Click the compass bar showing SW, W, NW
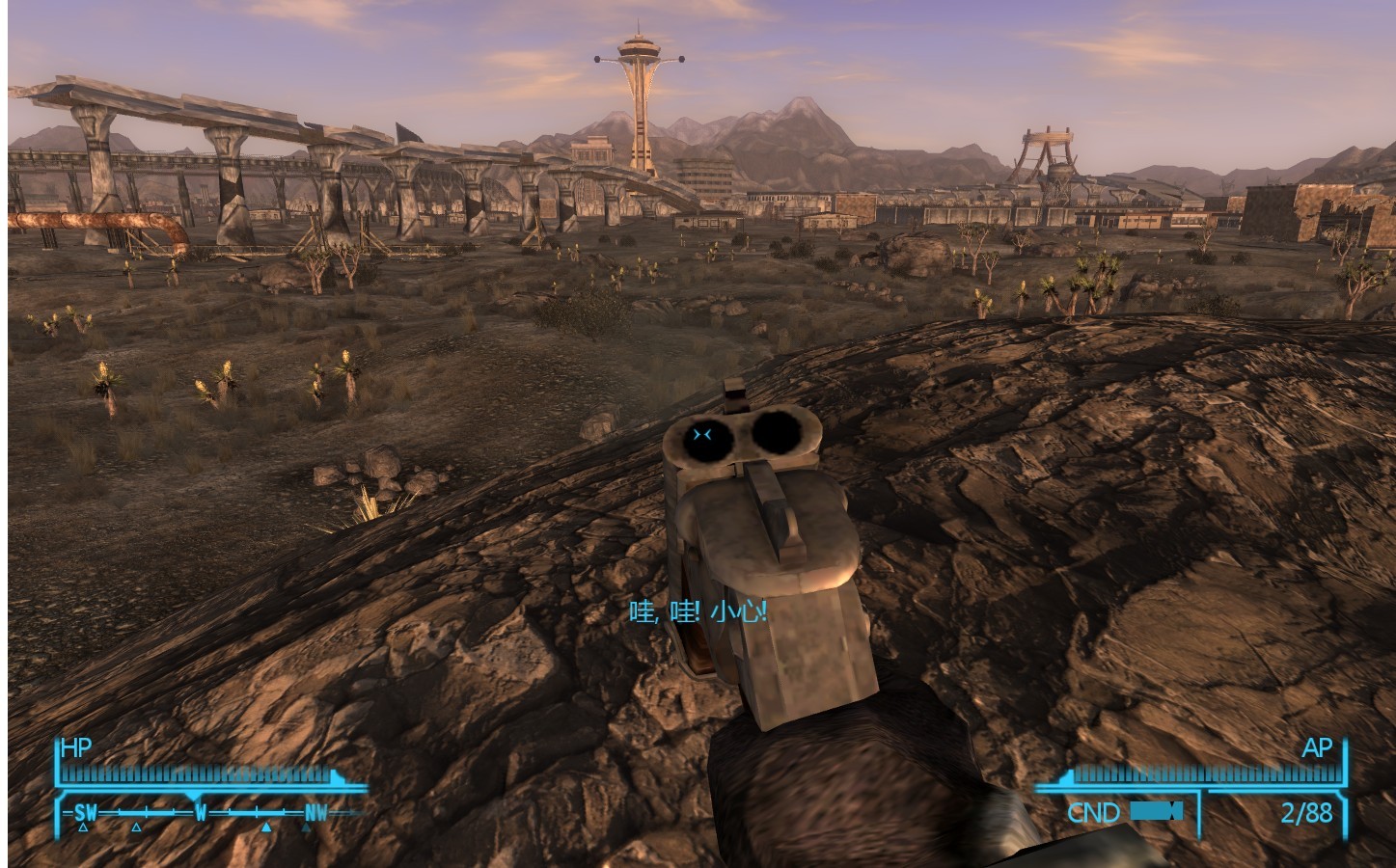This screenshot has height=868, width=1396. [201, 812]
